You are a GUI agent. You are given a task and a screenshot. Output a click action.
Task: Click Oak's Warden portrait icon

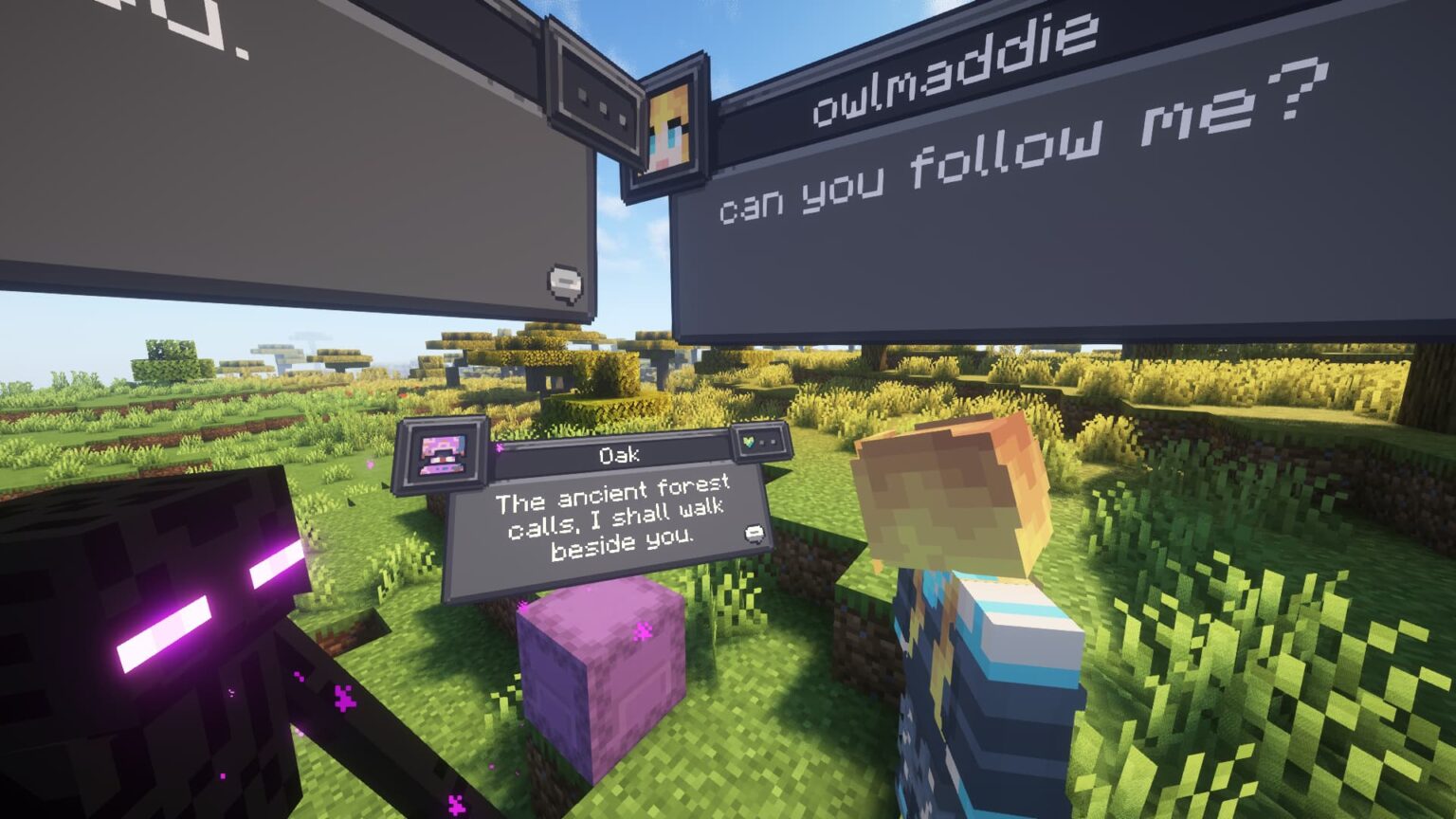(x=441, y=453)
